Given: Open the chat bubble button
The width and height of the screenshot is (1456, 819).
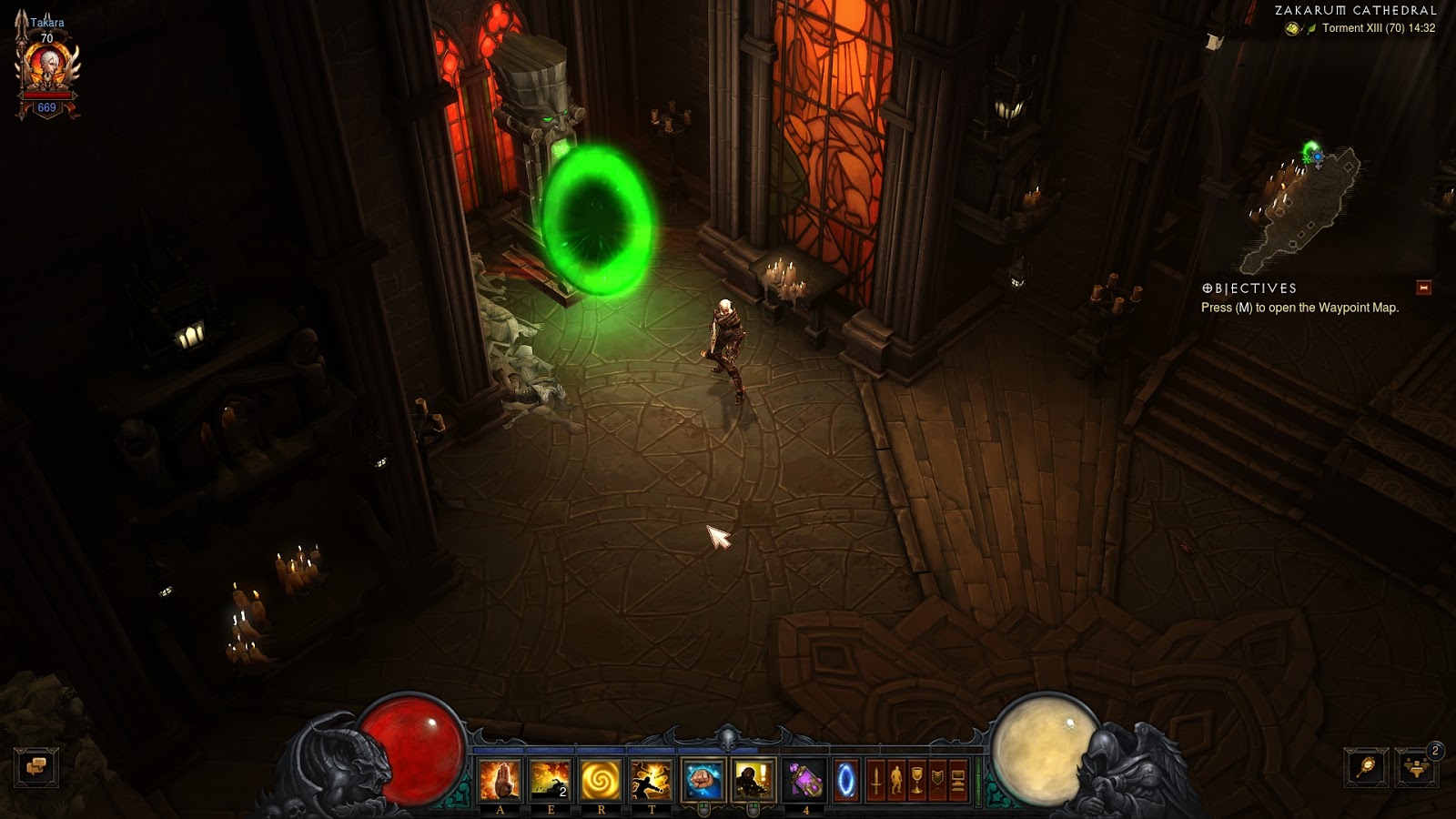Looking at the screenshot, I should (36, 767).
